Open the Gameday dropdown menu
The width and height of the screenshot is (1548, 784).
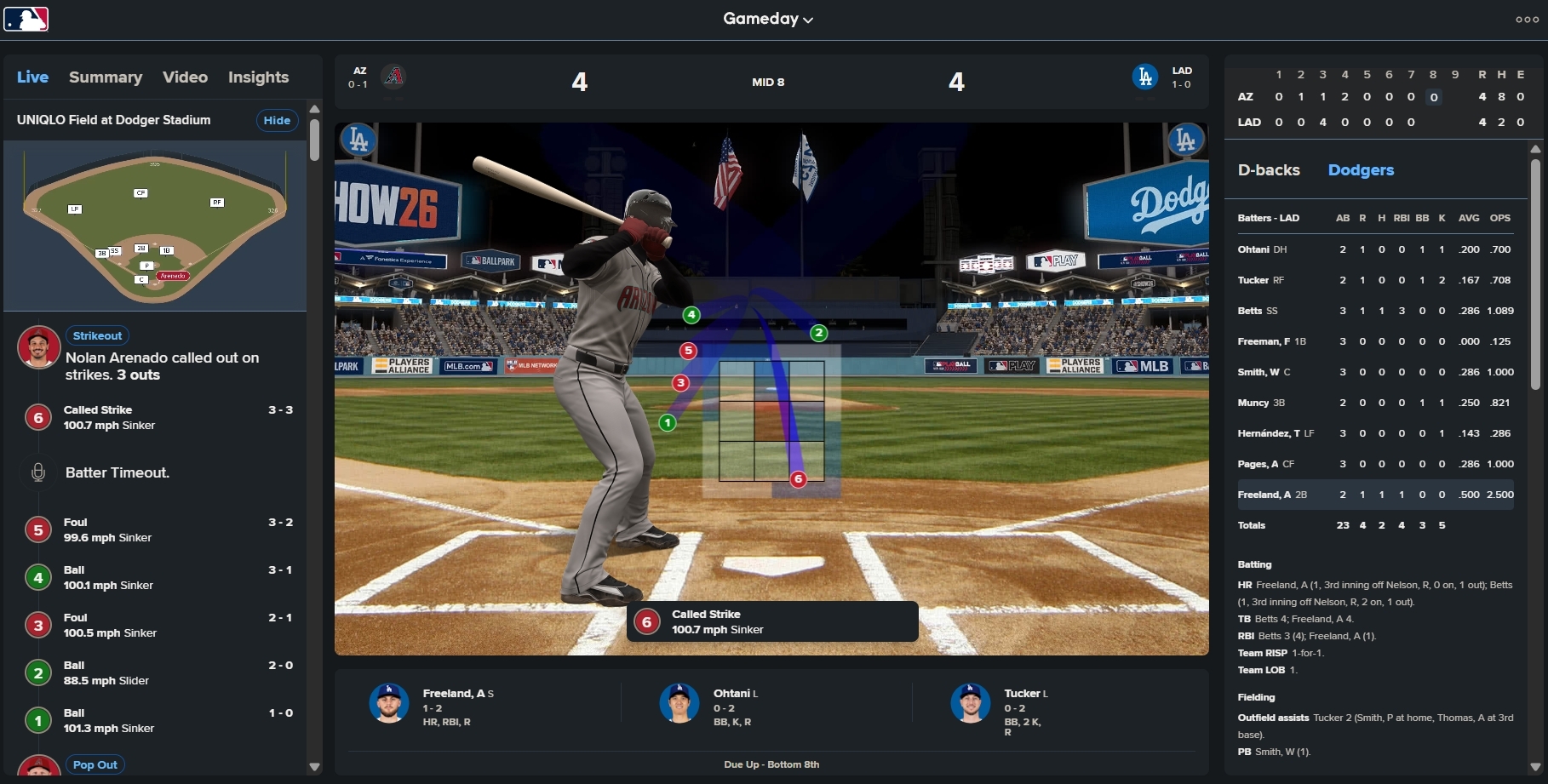[x=768, y=19]
